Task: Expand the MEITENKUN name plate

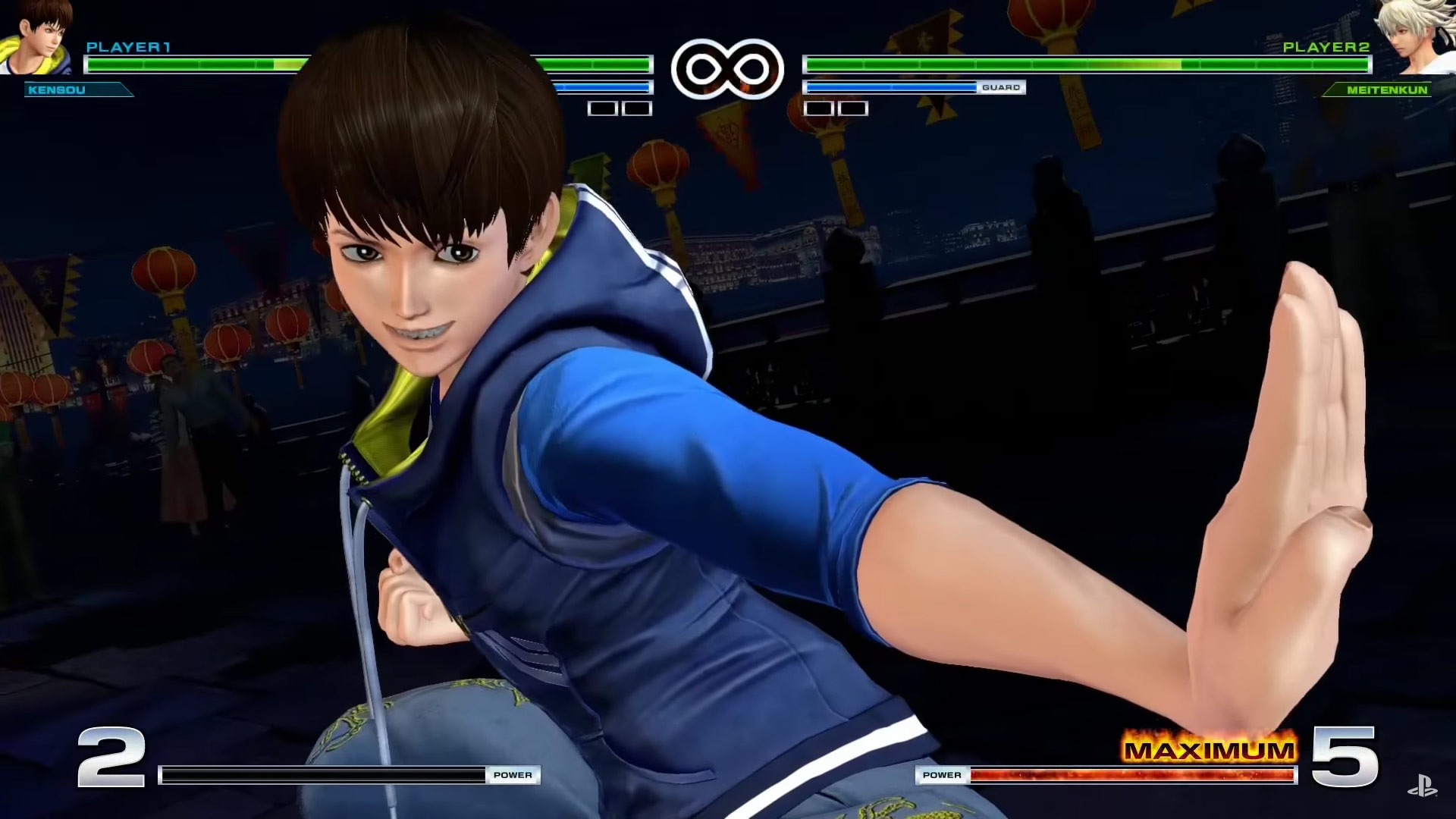Action: point(1382,91)
